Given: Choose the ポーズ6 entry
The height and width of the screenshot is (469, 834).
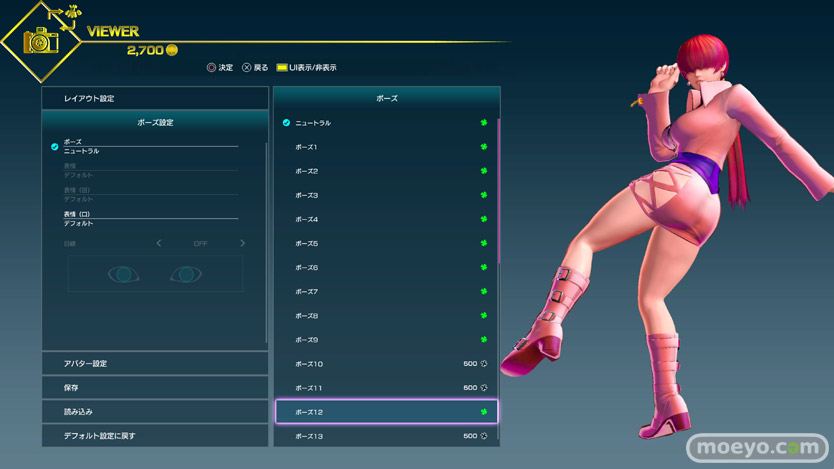Looking at the screenshot, I should (386, 268).
